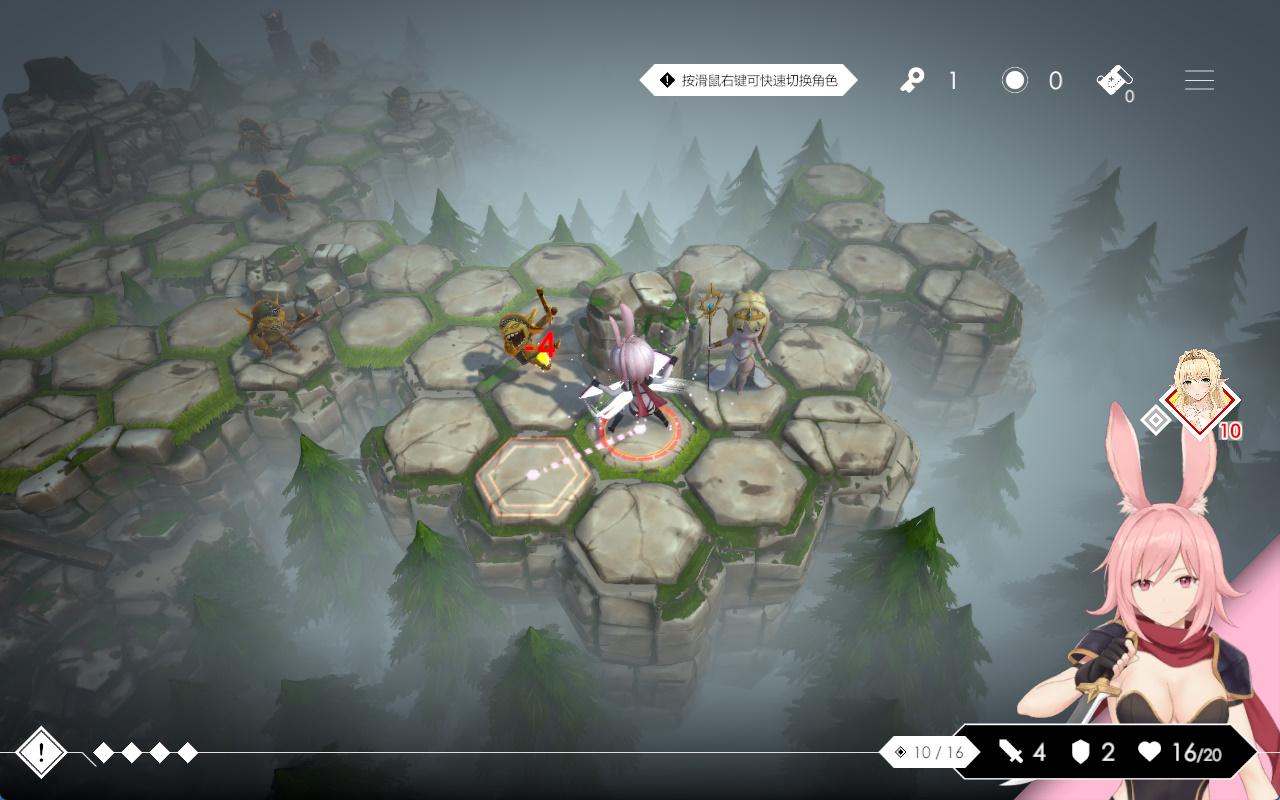Select the pink-haired bunny girl portrait

1160,600
